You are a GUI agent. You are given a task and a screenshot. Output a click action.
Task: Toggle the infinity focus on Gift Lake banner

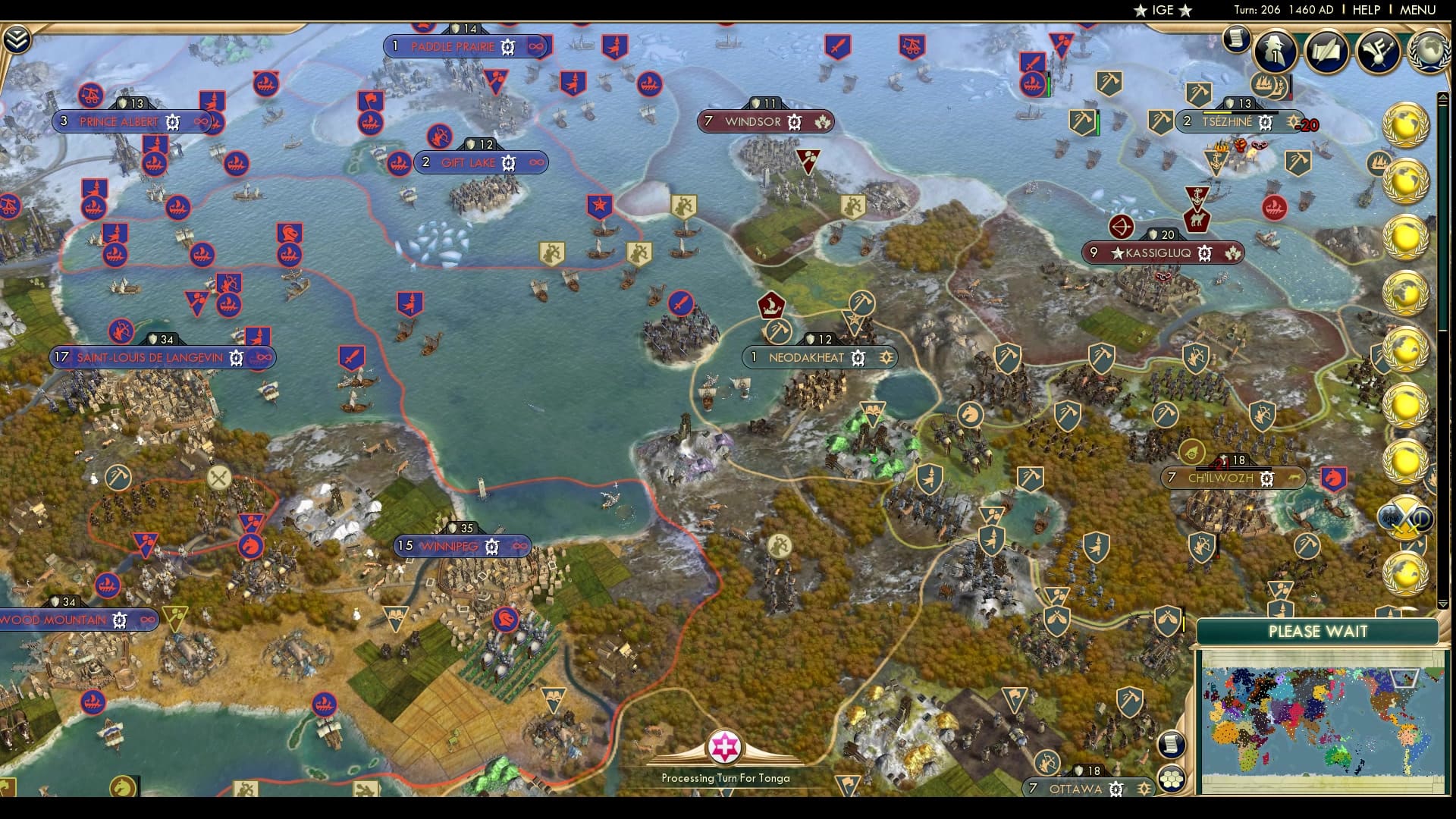(x=537, y=162)
